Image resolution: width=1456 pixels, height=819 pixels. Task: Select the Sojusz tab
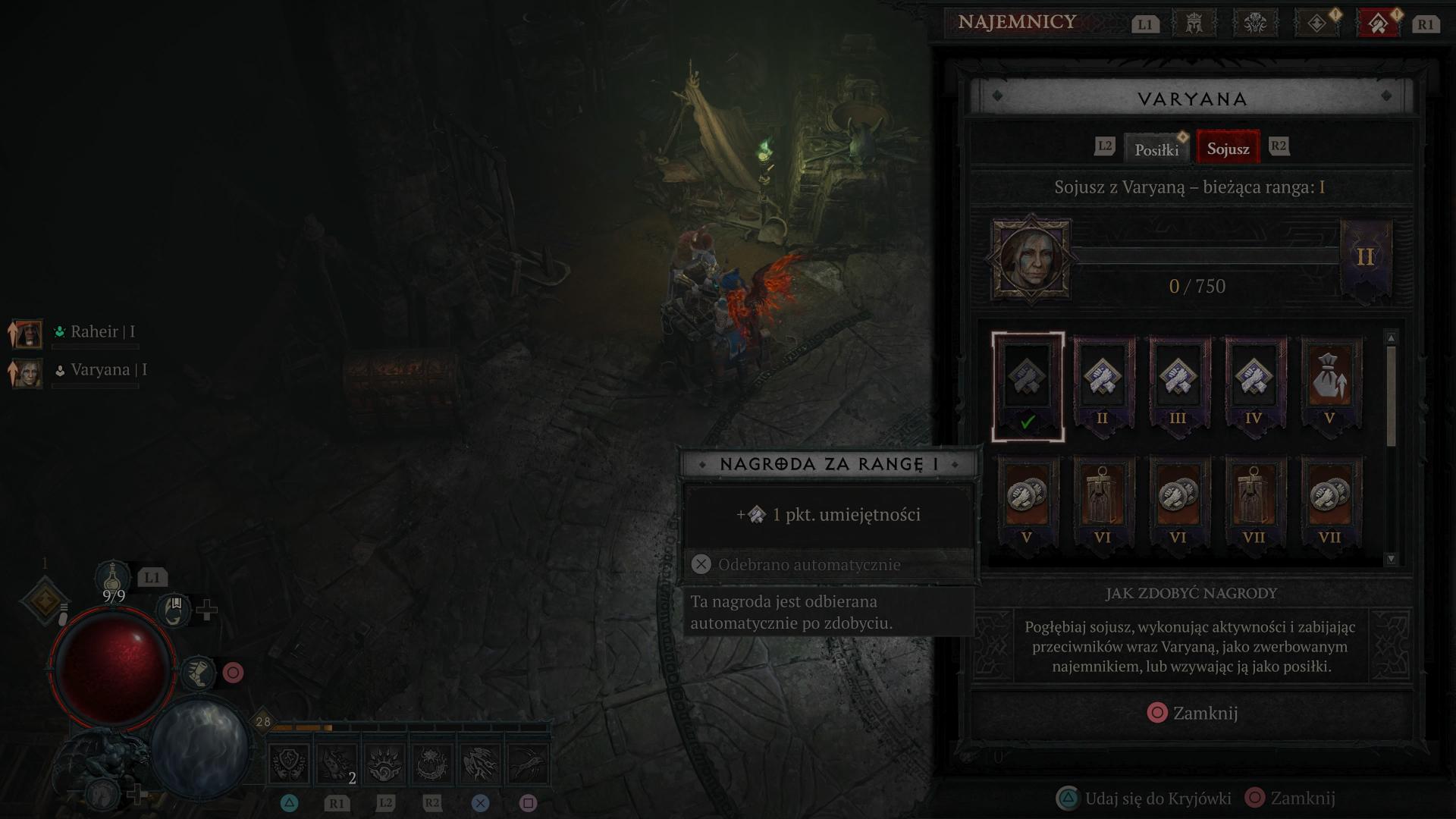(1228, 148)
